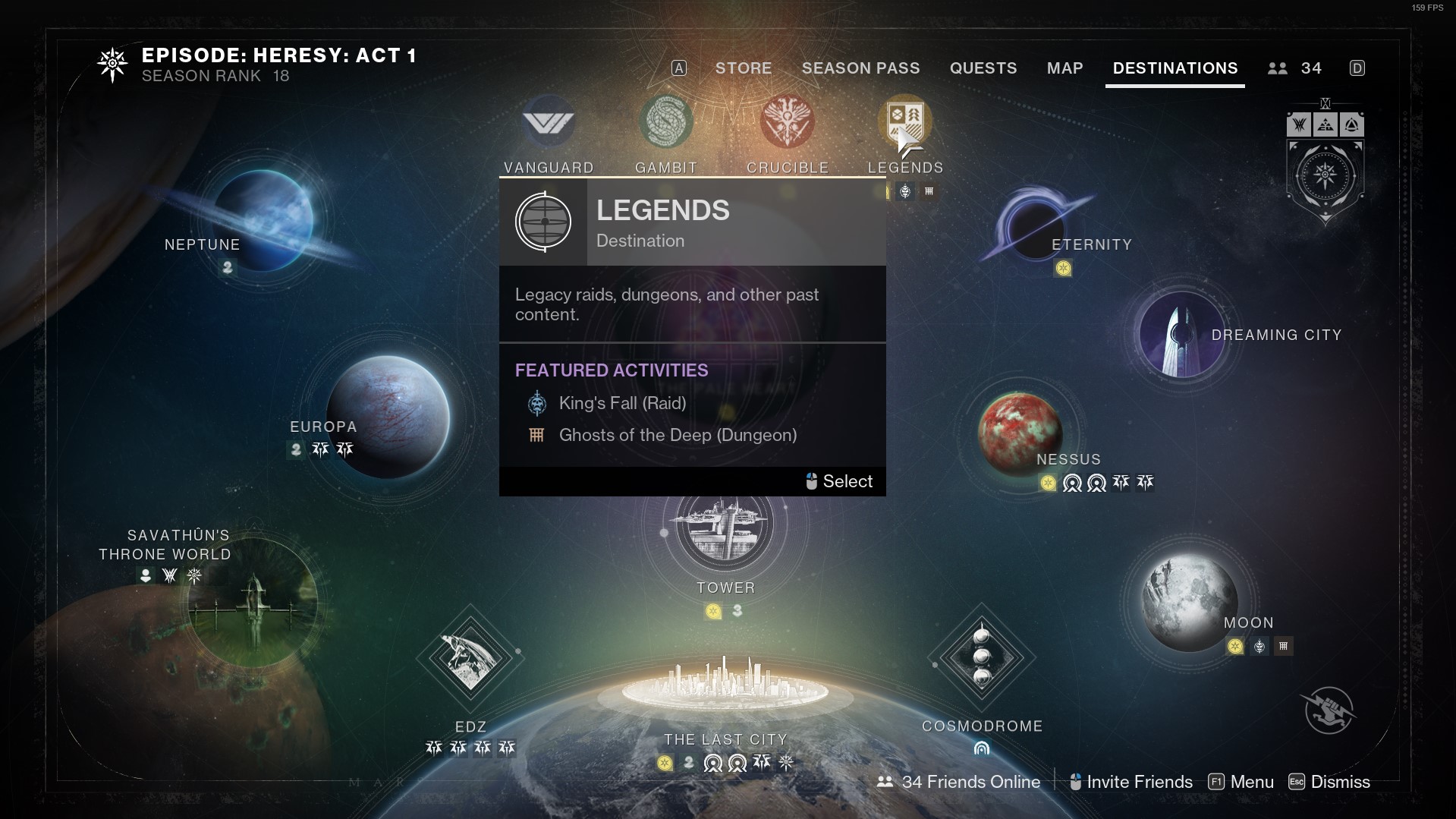Choose the Dreaming City destination
1456x819 pixels.
point(1181,334)
